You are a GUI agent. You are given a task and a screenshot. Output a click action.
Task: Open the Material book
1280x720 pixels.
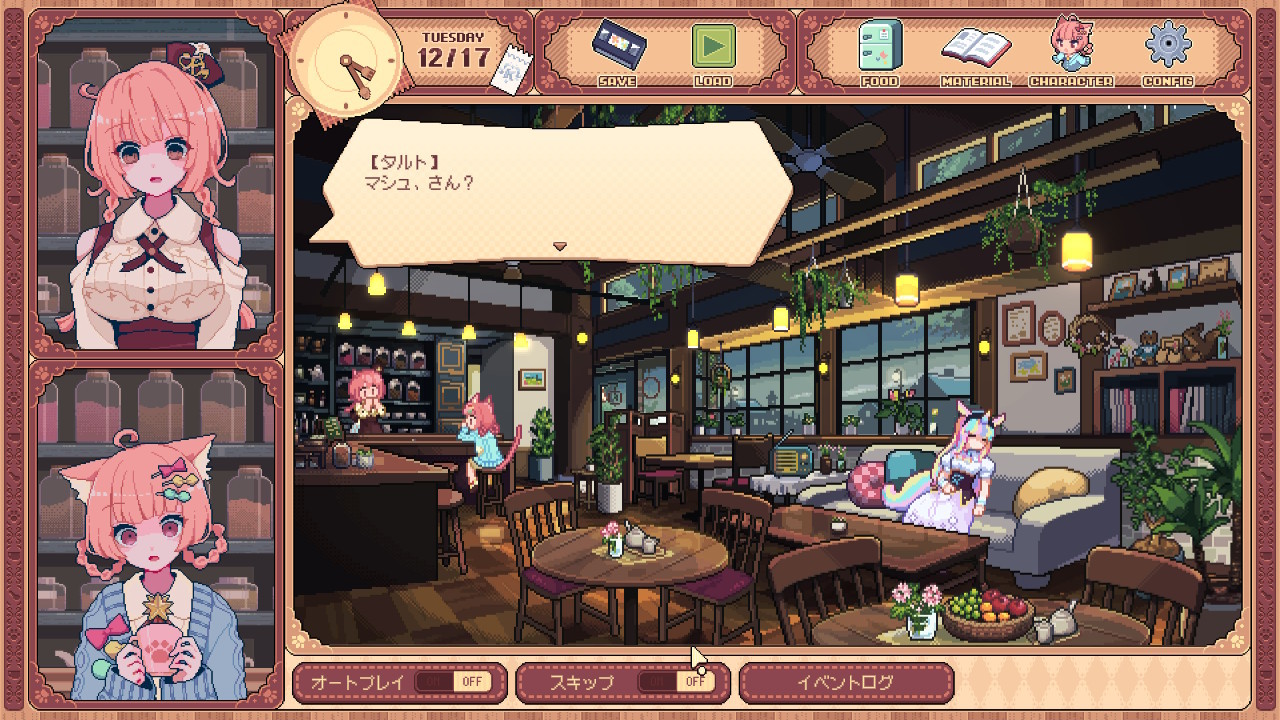click(975, 52)
